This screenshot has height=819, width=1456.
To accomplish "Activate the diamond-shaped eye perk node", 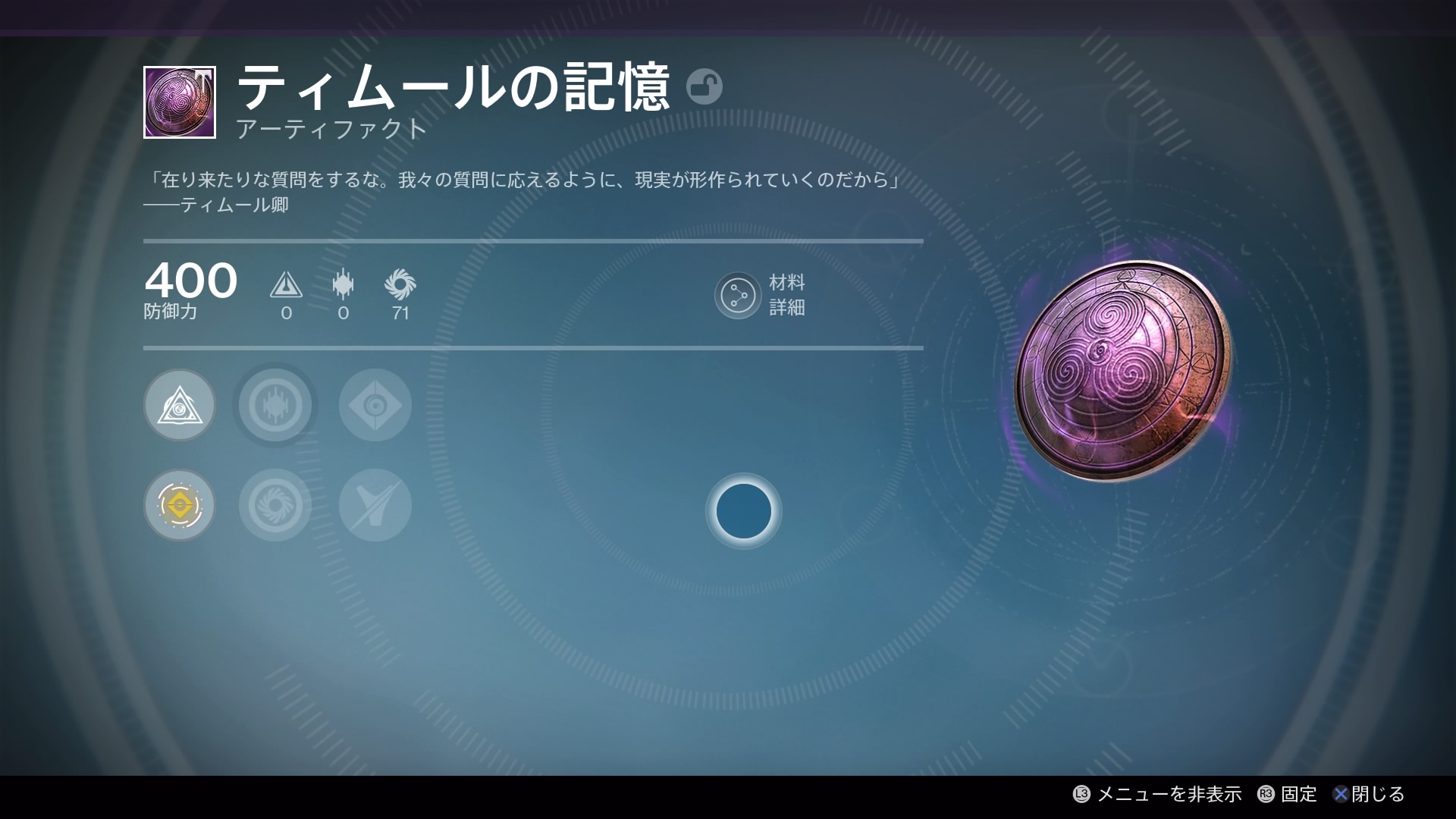I will click(375, 405).
